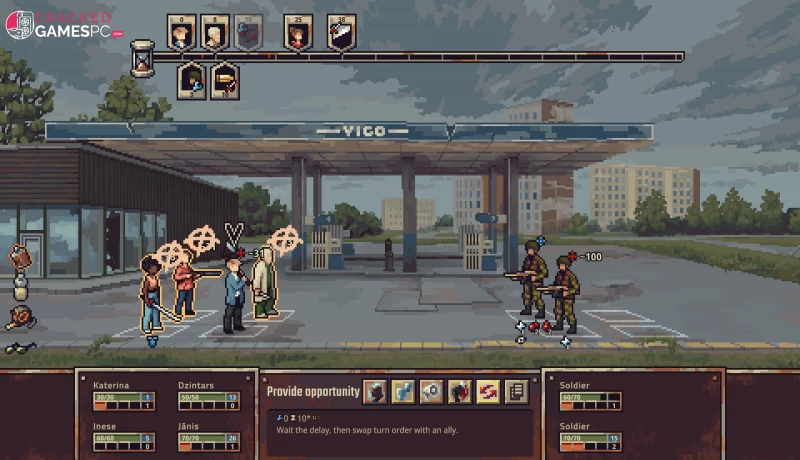Select the first silhouette ability icon
The width and height of the screenshot is (800, 460).
pos(375,391)
